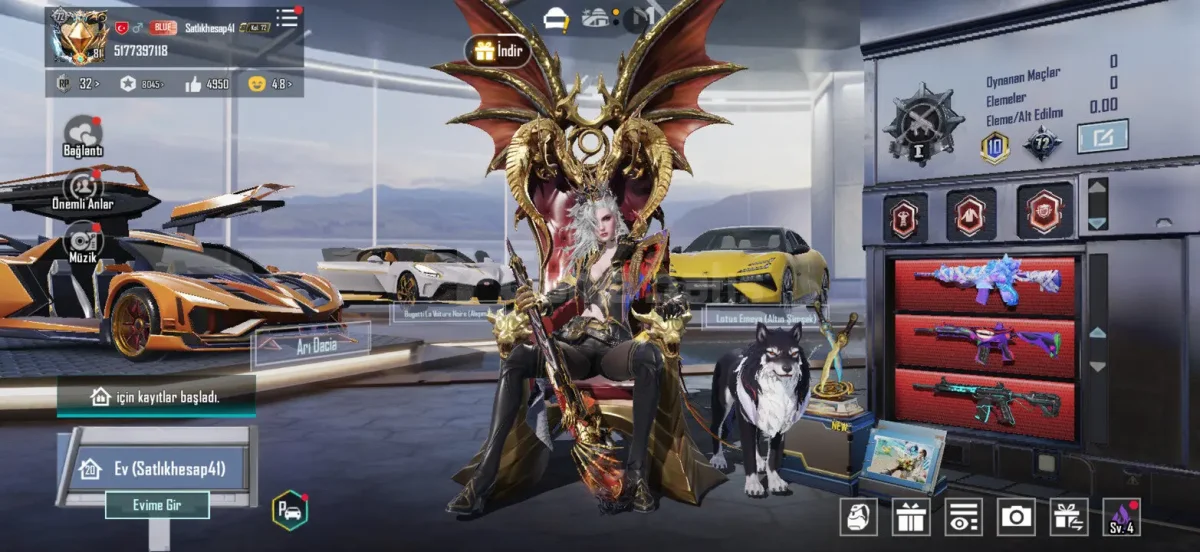Screen dimensions: 1200x552
Task: Click the edit stats button
Action: tap(1102, 136)
